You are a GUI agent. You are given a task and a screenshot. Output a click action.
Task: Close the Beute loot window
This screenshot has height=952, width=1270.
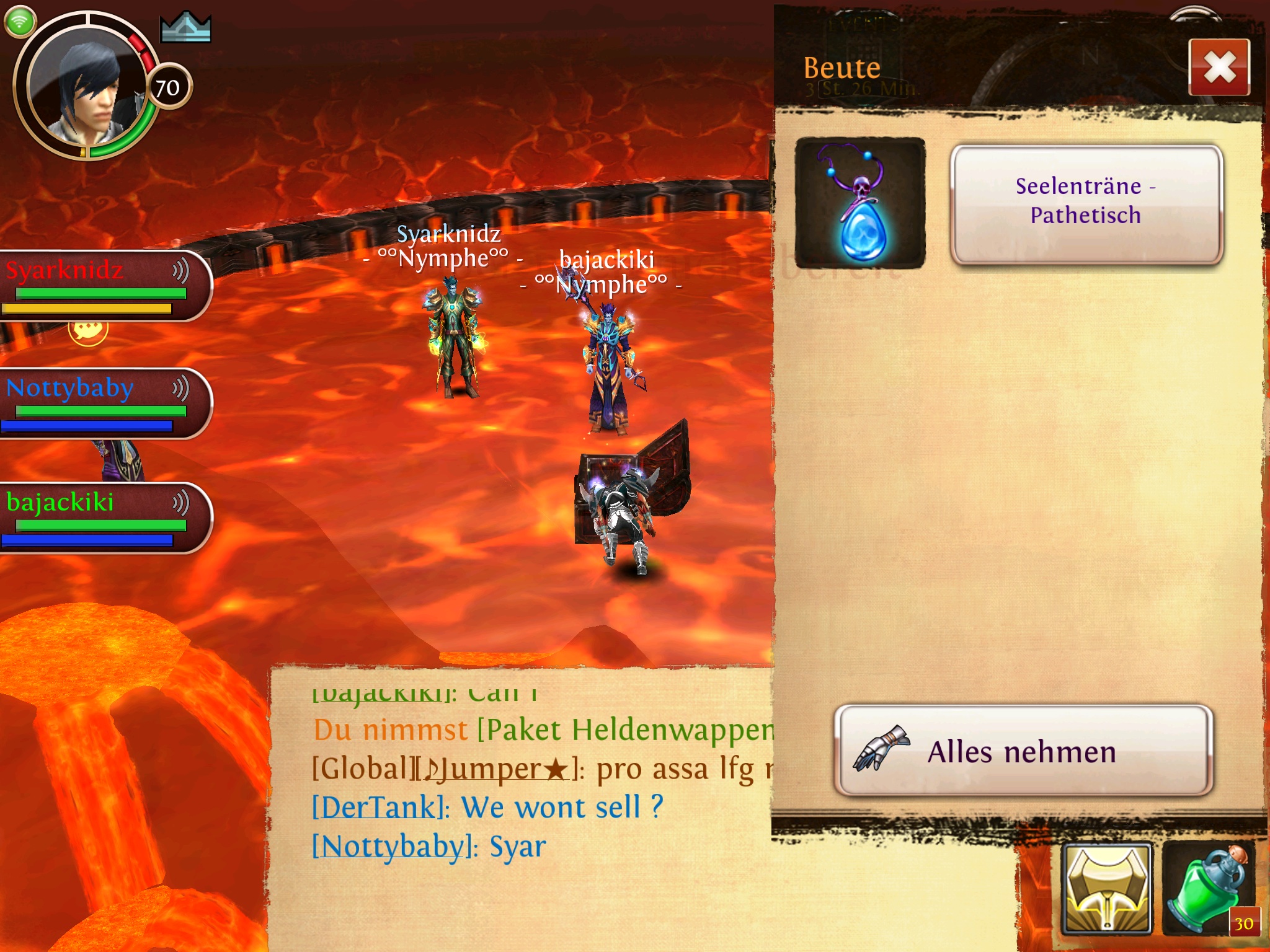(x=1219, y=67)
